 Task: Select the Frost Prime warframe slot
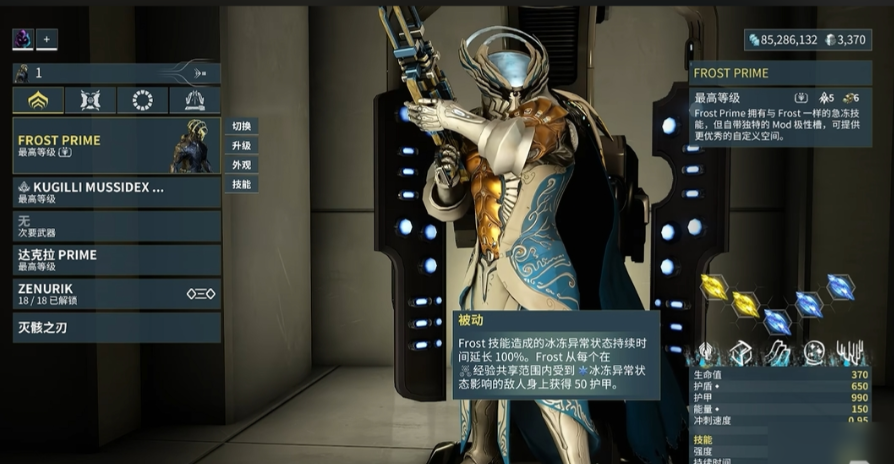pos(116,146)
